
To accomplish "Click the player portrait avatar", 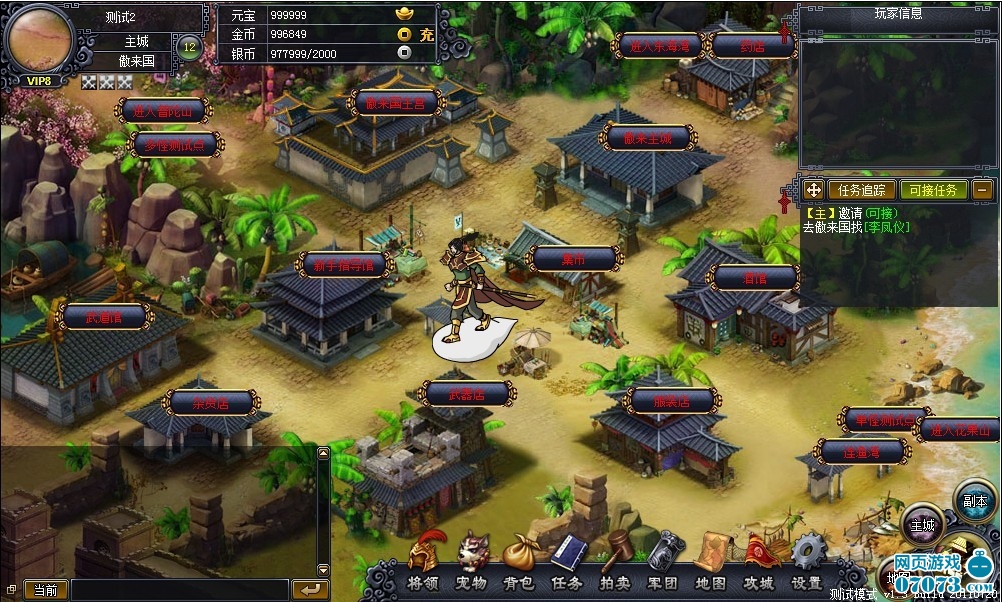I will 40,39.
